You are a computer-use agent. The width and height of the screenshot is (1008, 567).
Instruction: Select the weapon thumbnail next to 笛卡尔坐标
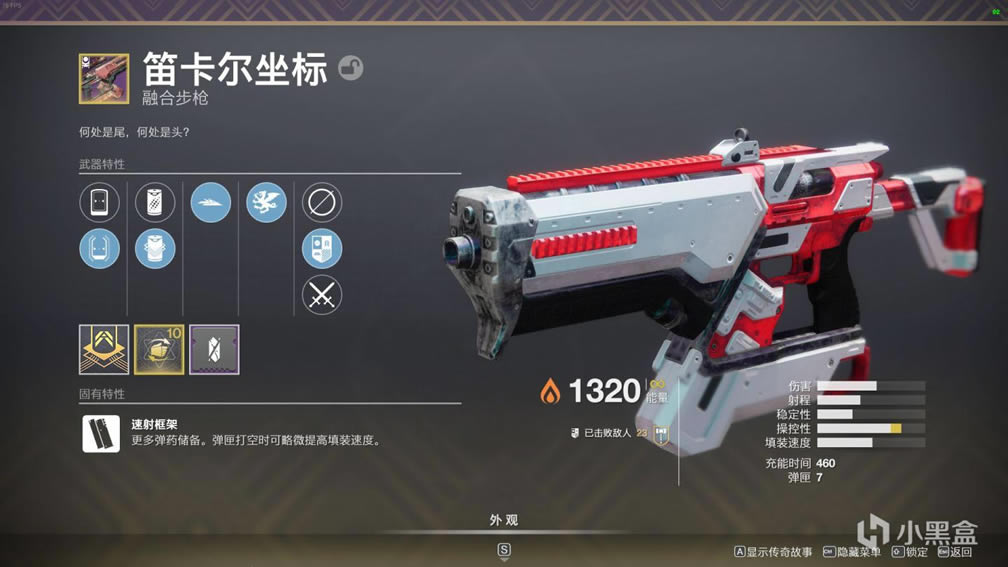[x=104, y=79]
